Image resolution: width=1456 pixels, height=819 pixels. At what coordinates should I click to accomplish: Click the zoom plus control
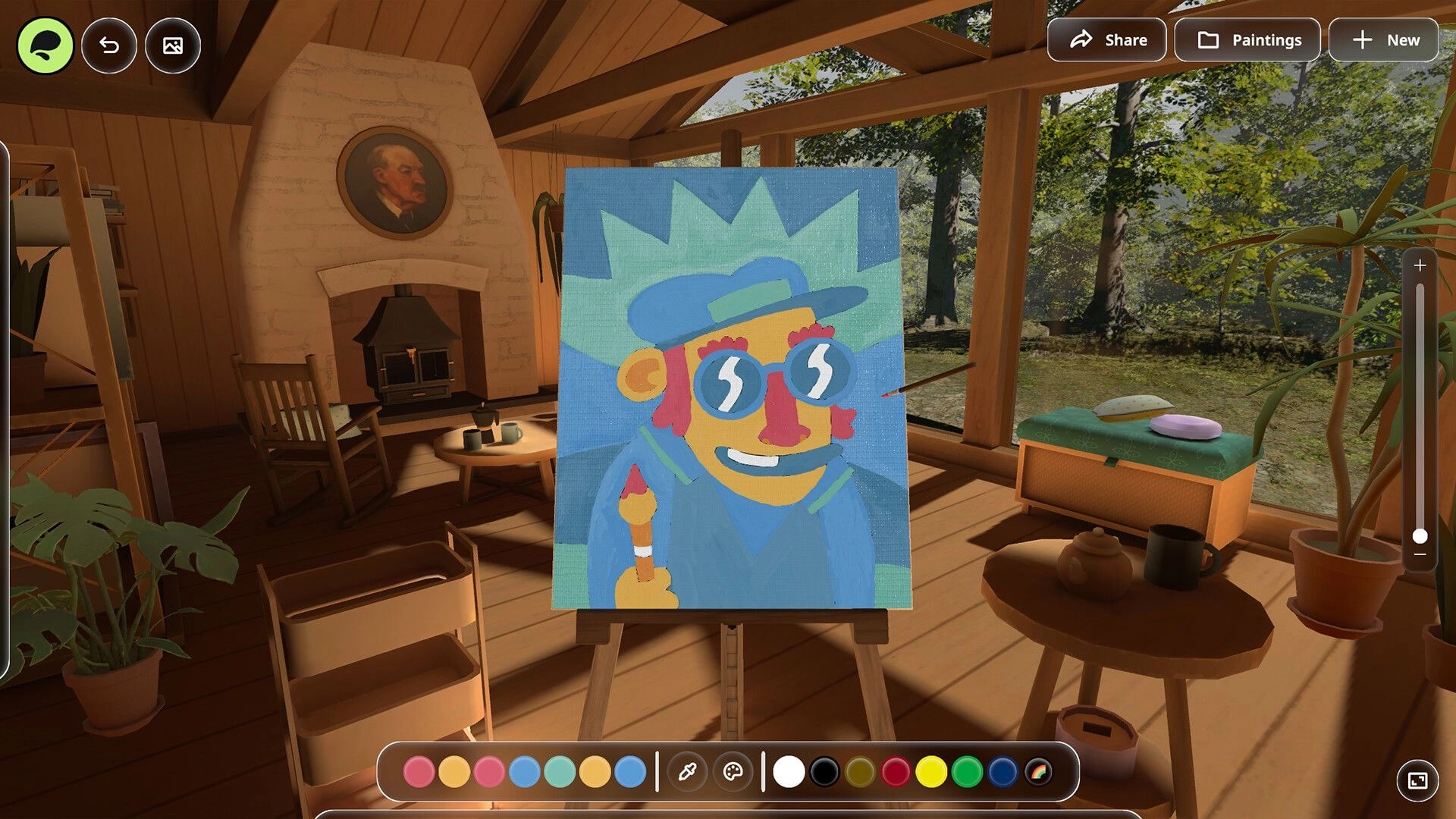(1420, 265)
